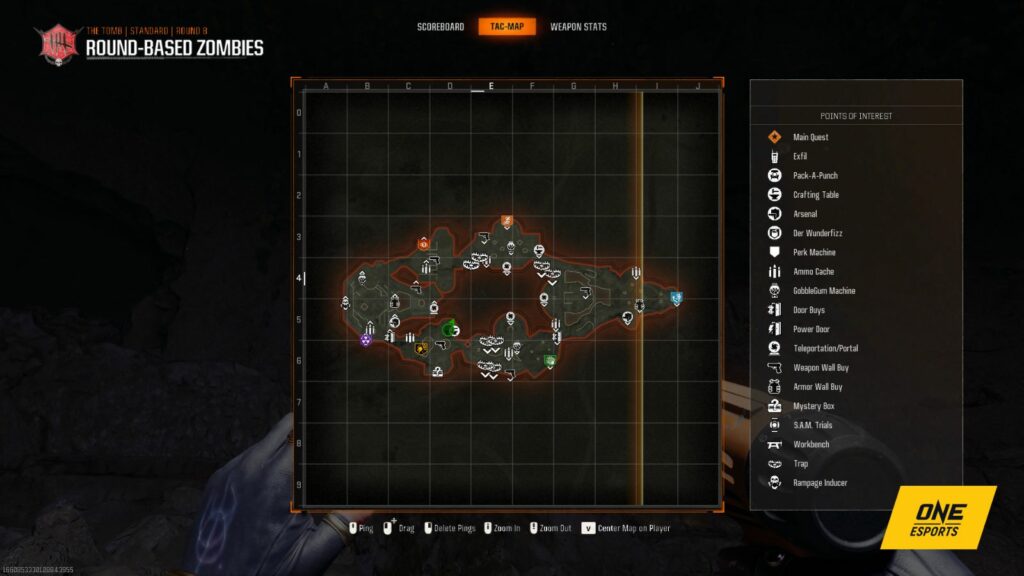Select the Rampage Inducer legend entry
1024x576 pixels.
pyautogui.click(x=820, y=483)
